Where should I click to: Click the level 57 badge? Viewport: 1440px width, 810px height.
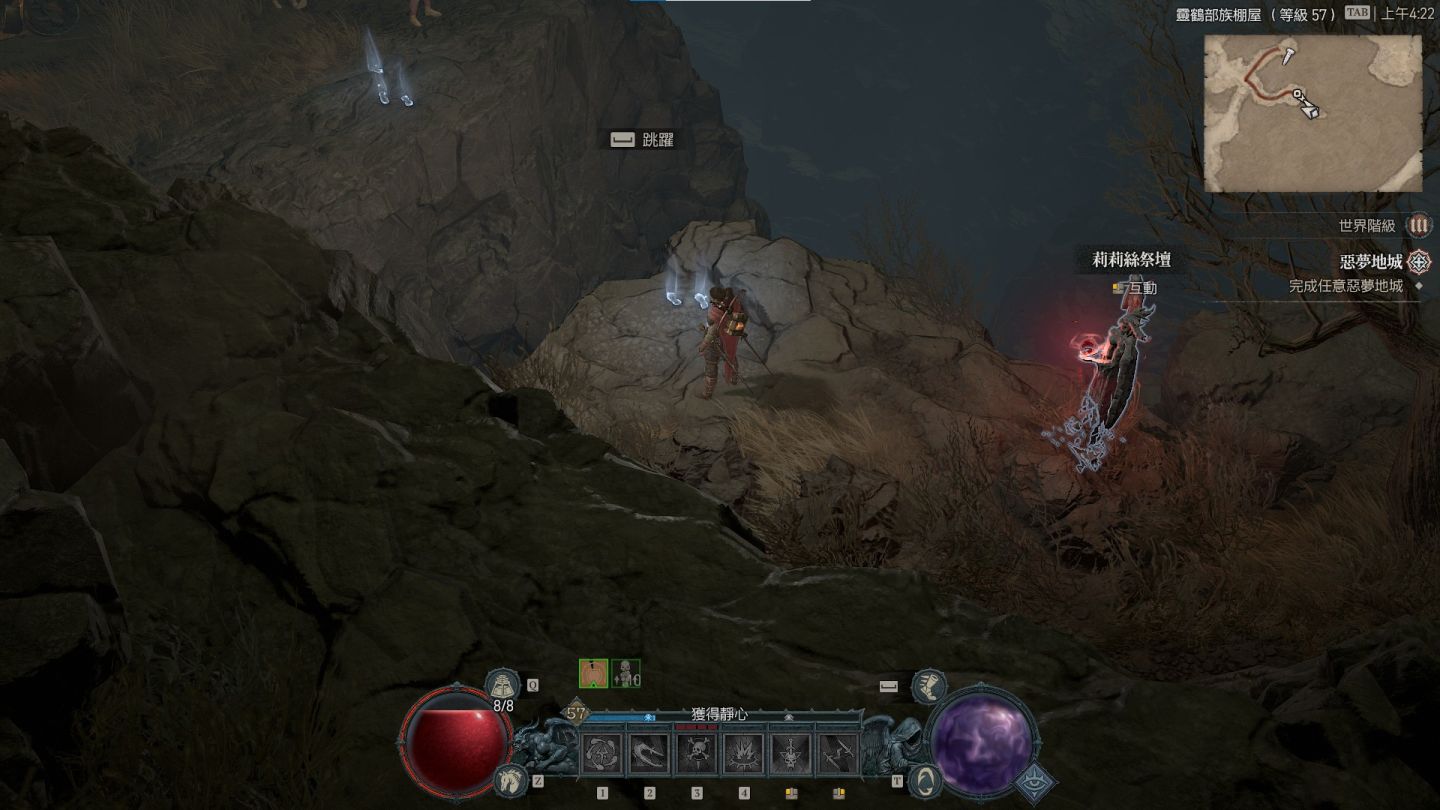[576, 714]
